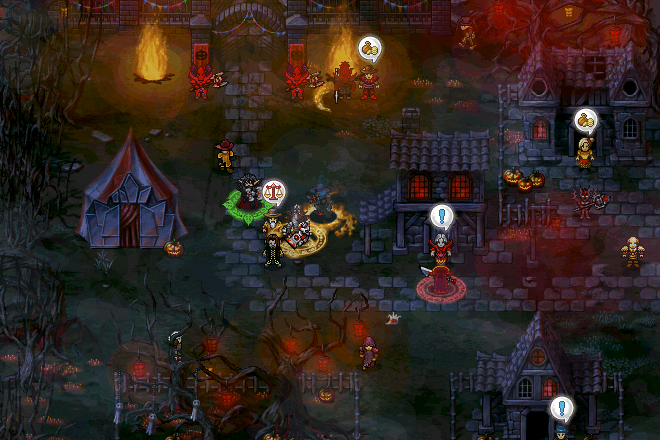Click the balance scales speech bubble
Screen dimensions: 660x440
tap(273, 190)
